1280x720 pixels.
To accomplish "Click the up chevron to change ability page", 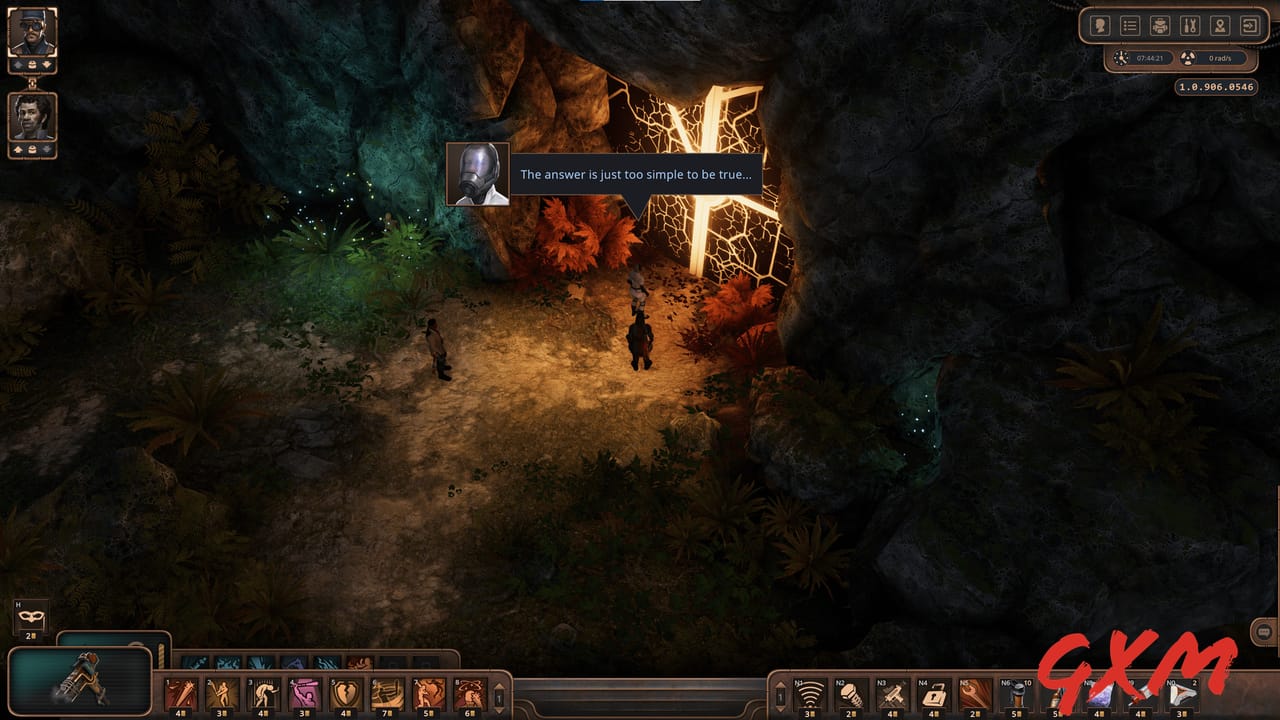I will click(500, 685).
